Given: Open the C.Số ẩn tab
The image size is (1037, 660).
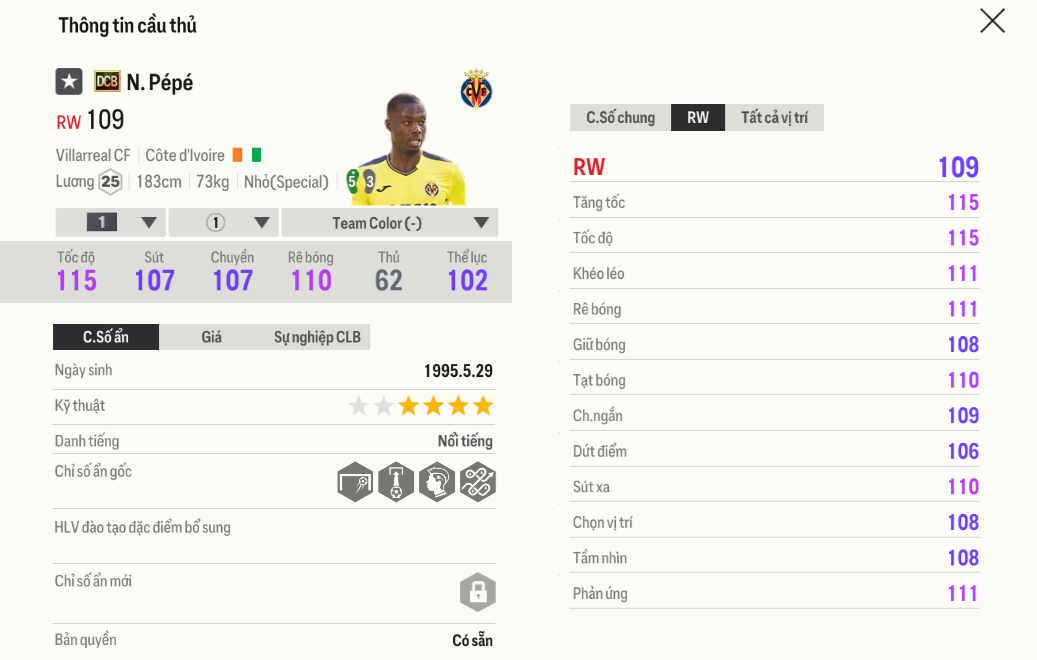Looking at the screenshot, I should coord(106,337).
